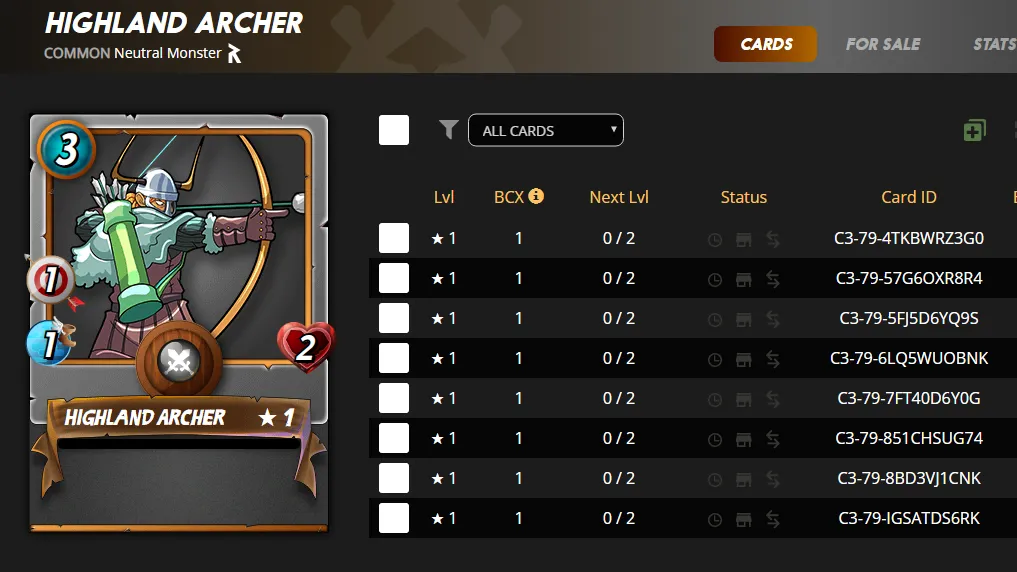The image size is (1017, 572).
Task: Tick the checkbox for card C3-79-8BD3VJ1CNK
Action: pos(394,478)
